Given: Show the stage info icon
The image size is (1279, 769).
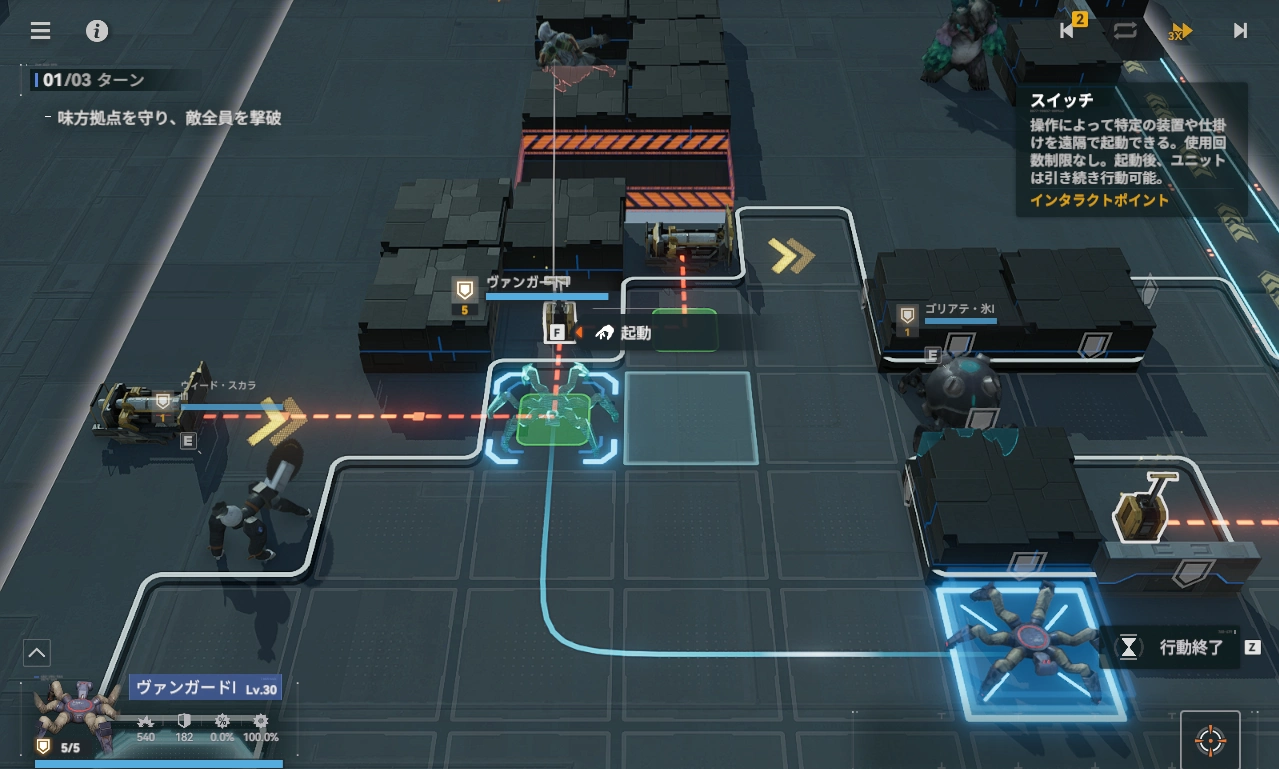Looking at the screenshot, I should (x=97, y=30).
